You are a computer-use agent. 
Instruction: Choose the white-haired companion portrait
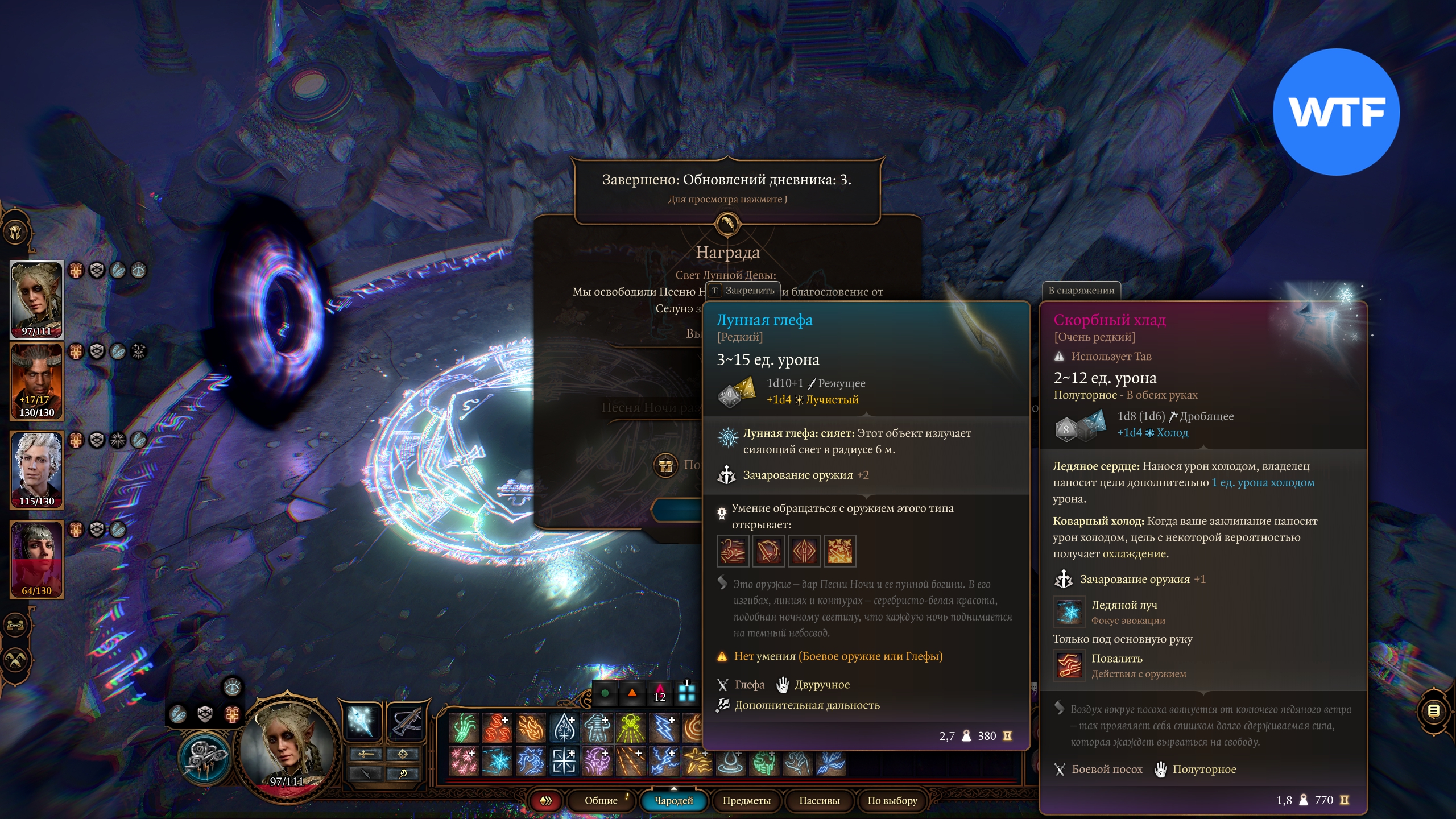[36, 469]
